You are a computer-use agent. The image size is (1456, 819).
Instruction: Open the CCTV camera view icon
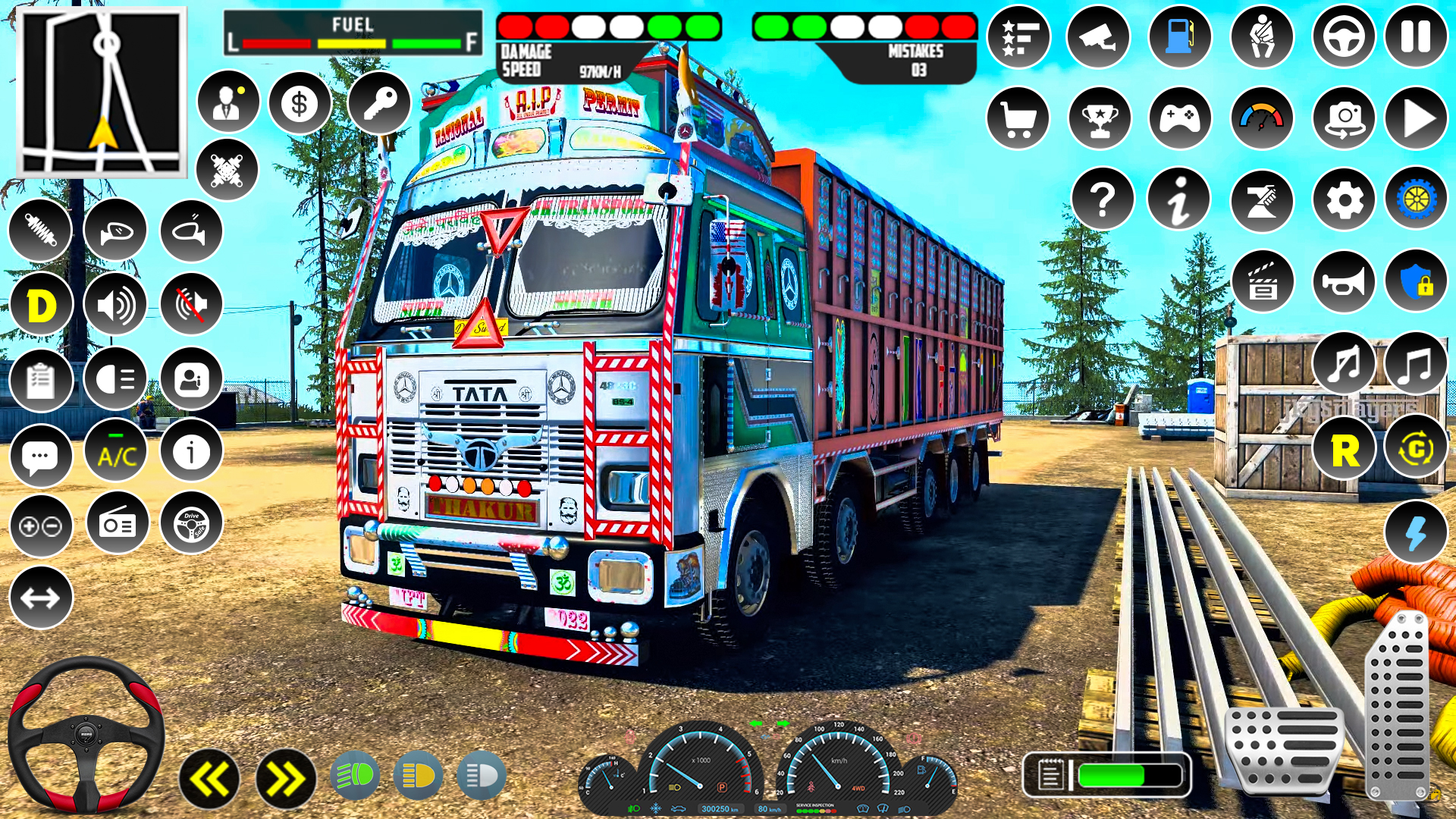[x=1097, y=36]
